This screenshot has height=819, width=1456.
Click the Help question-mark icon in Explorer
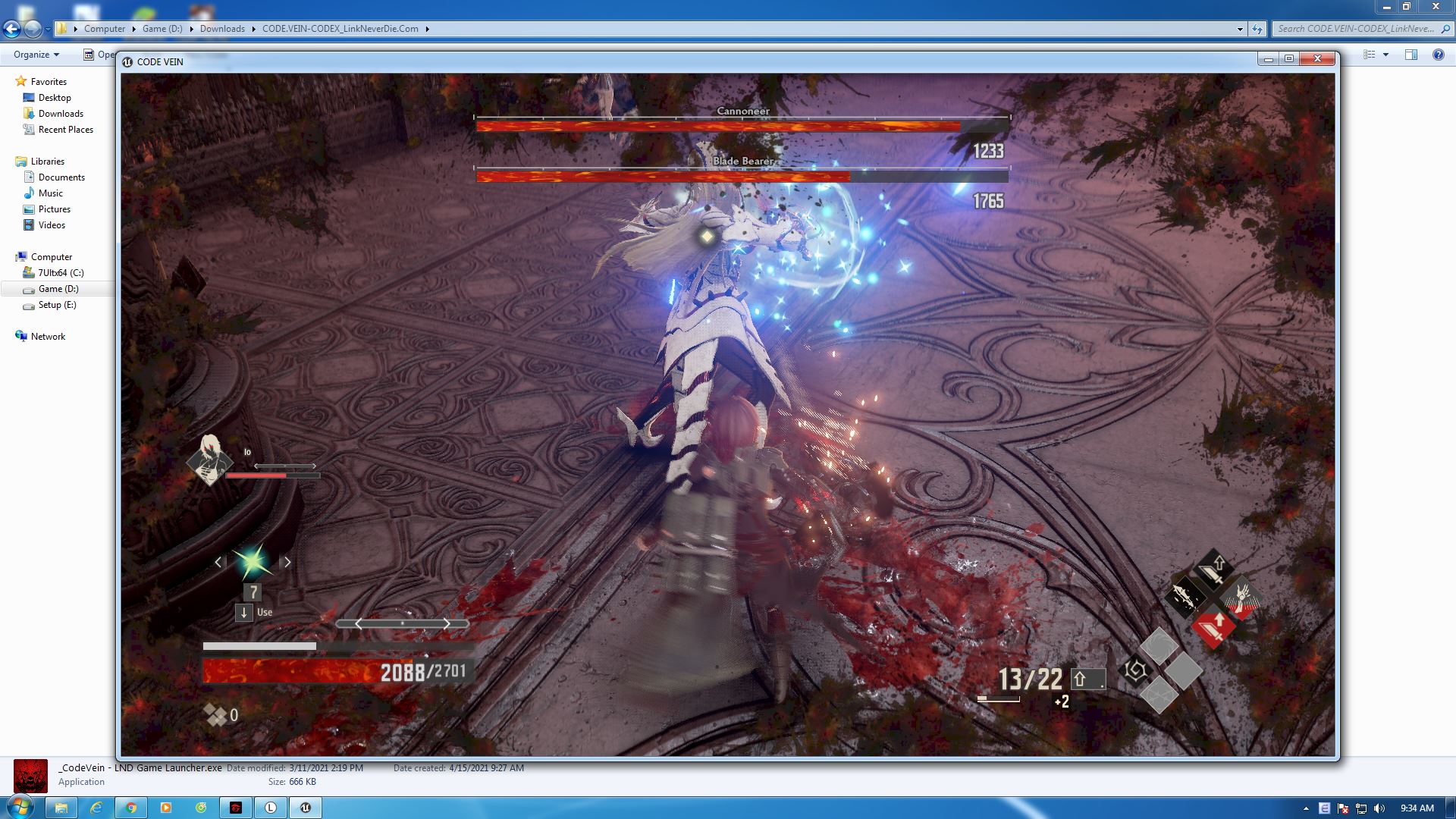[x=1436, y=55]
